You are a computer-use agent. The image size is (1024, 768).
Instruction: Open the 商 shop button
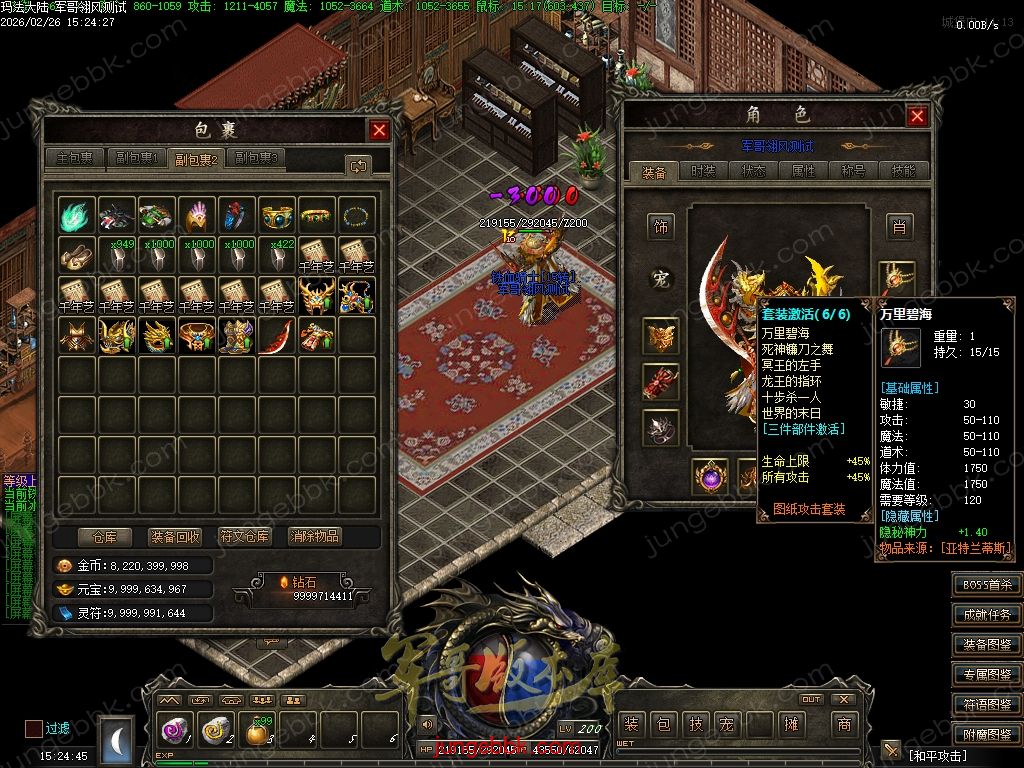point(845,724)
